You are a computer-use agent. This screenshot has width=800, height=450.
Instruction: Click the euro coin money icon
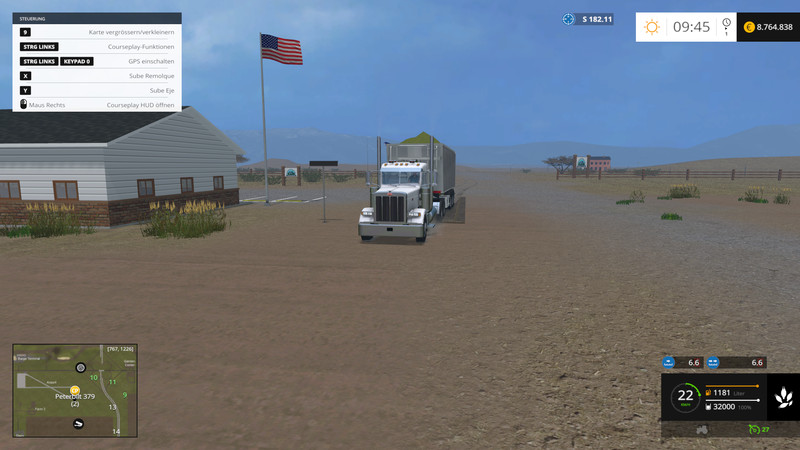tap(748, 27)
